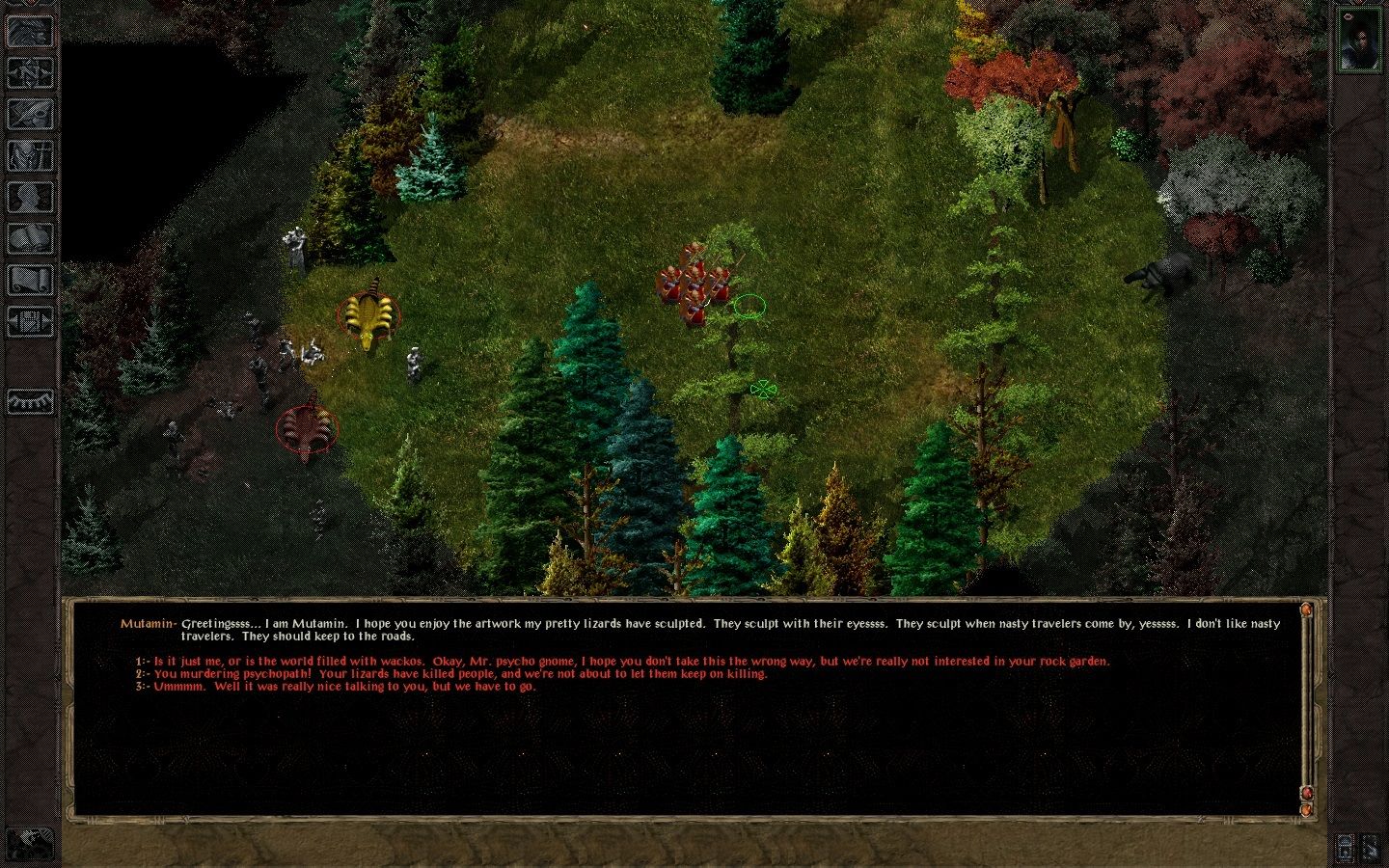This screenshot has height=868, width=1389.
Task: Open the inventory armor and sword icon
Action: [x=30, y=155]
